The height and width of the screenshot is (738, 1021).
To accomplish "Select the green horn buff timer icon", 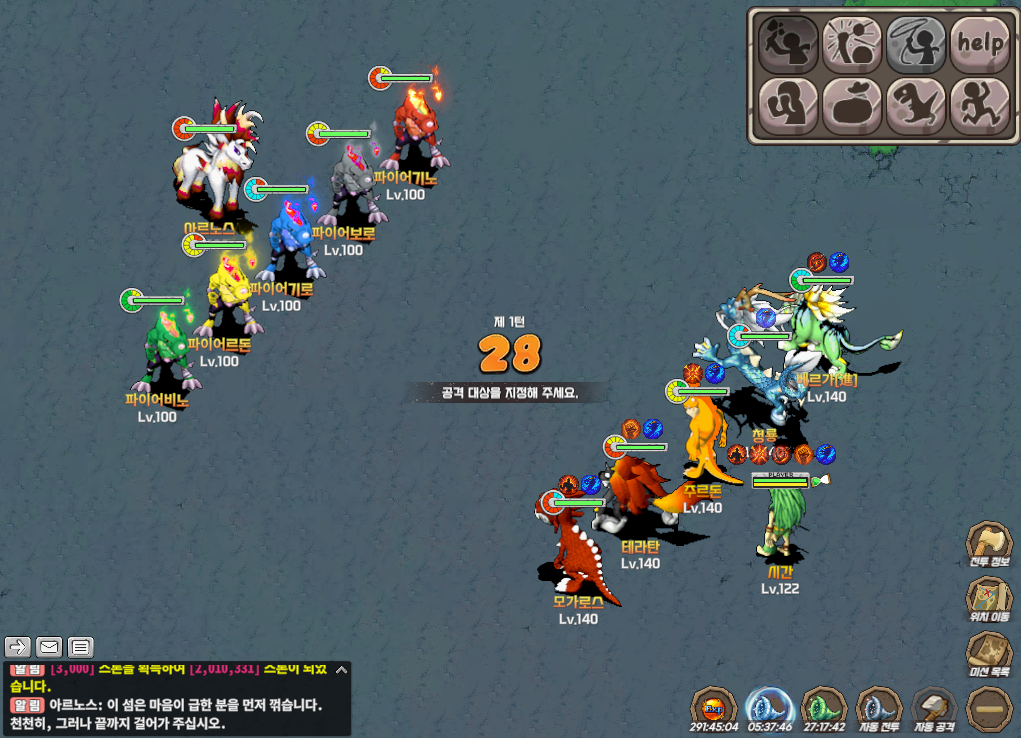I will [825, 708].
